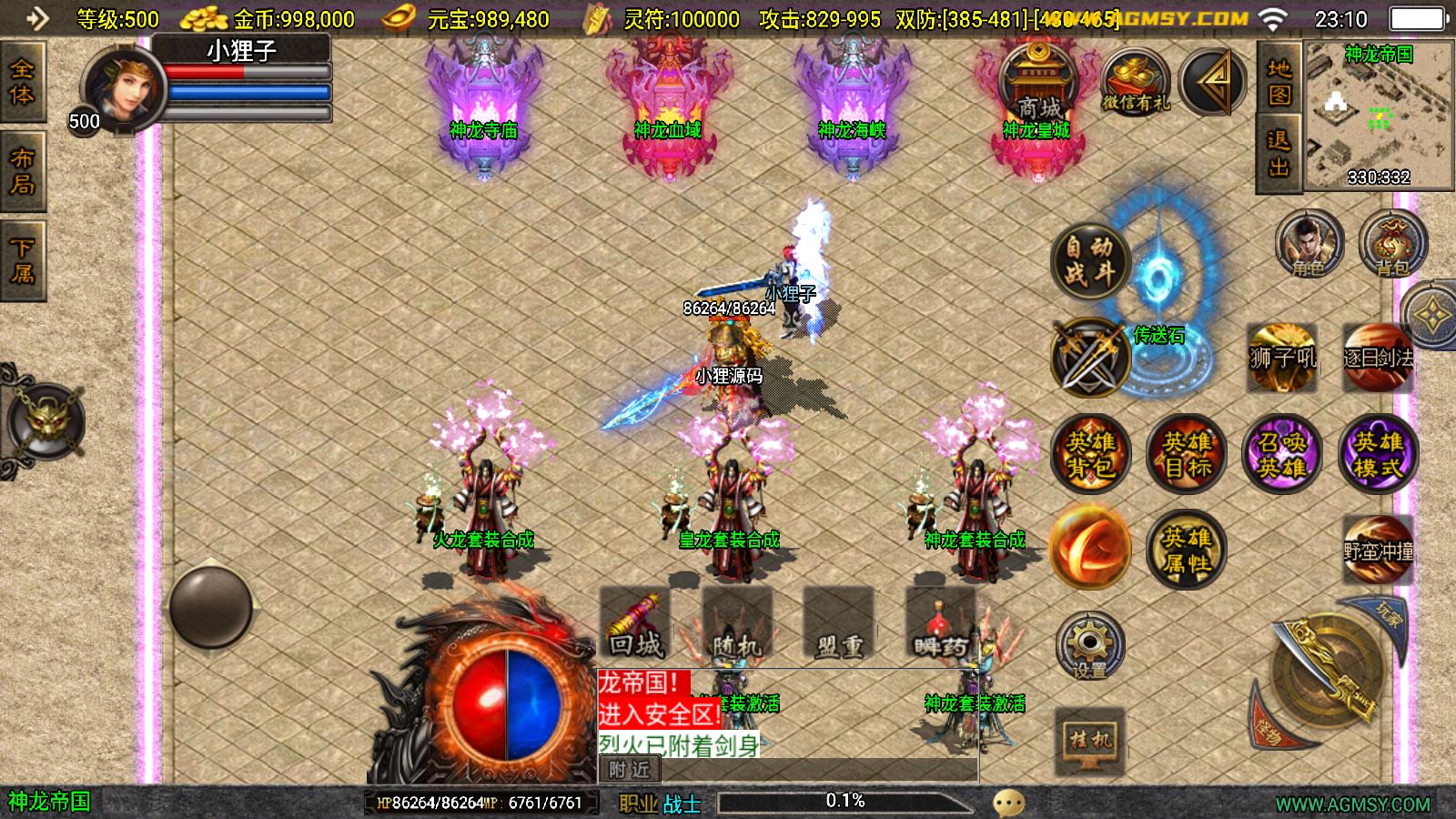The width and height of the screenshot is (1456, 819).
Task: Use the 回城 return scroll slot
Action: [635, 623]
